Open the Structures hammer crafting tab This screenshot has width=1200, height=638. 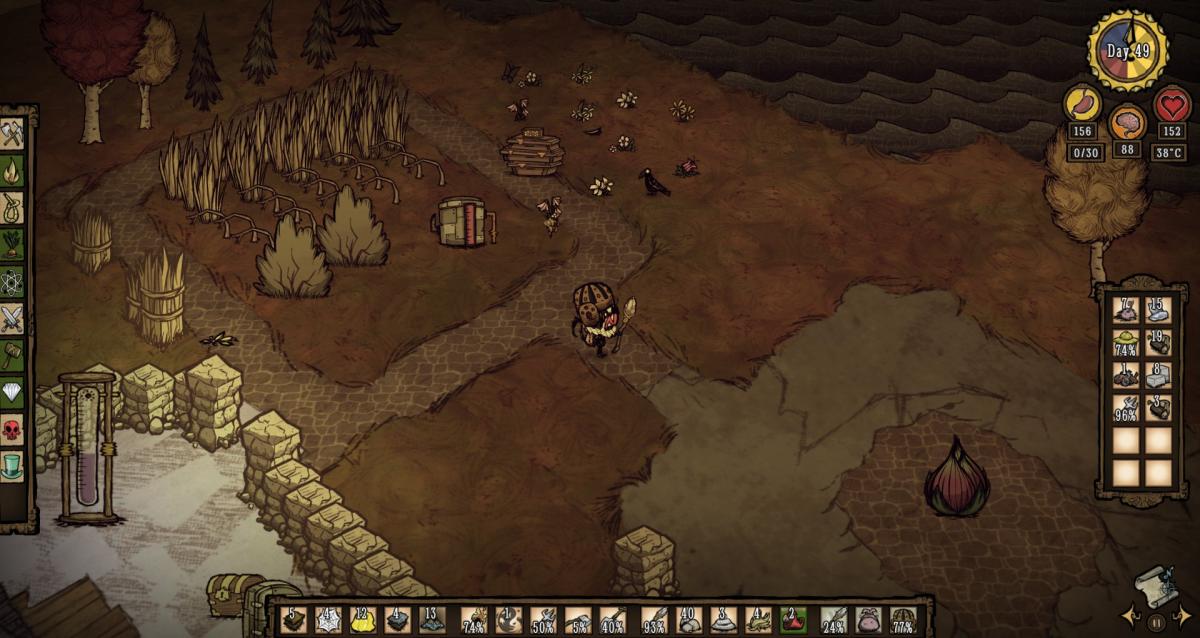point(12,355)
